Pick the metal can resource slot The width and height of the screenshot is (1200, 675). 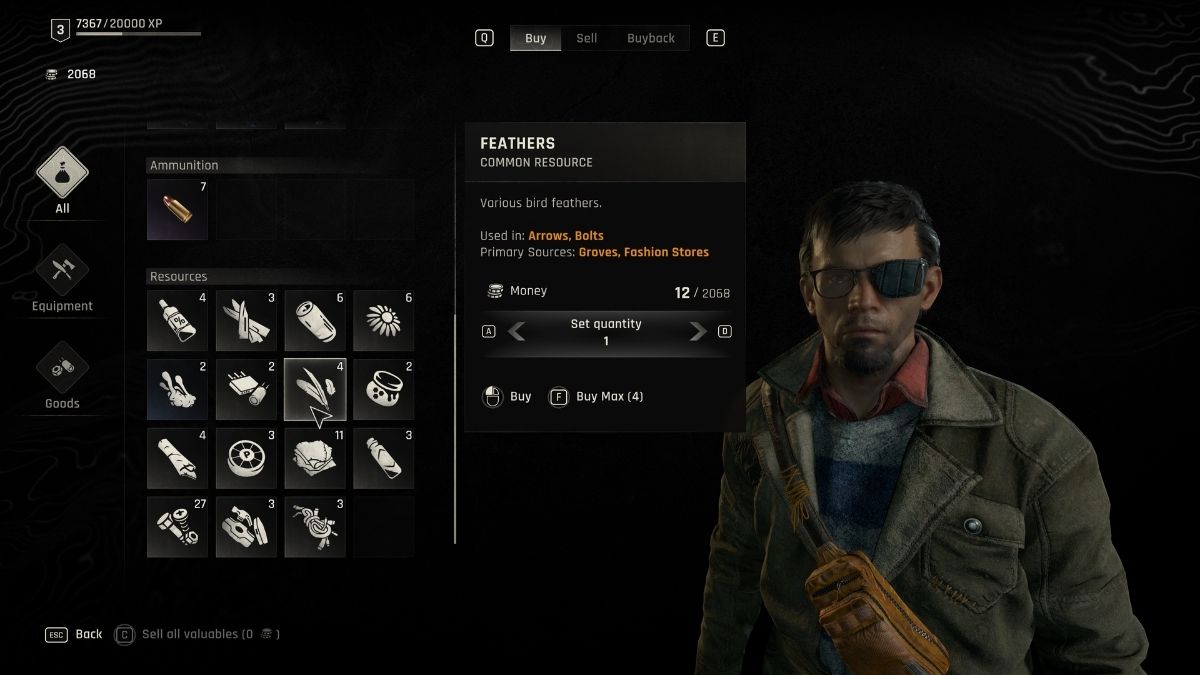(x=315, y=321)
